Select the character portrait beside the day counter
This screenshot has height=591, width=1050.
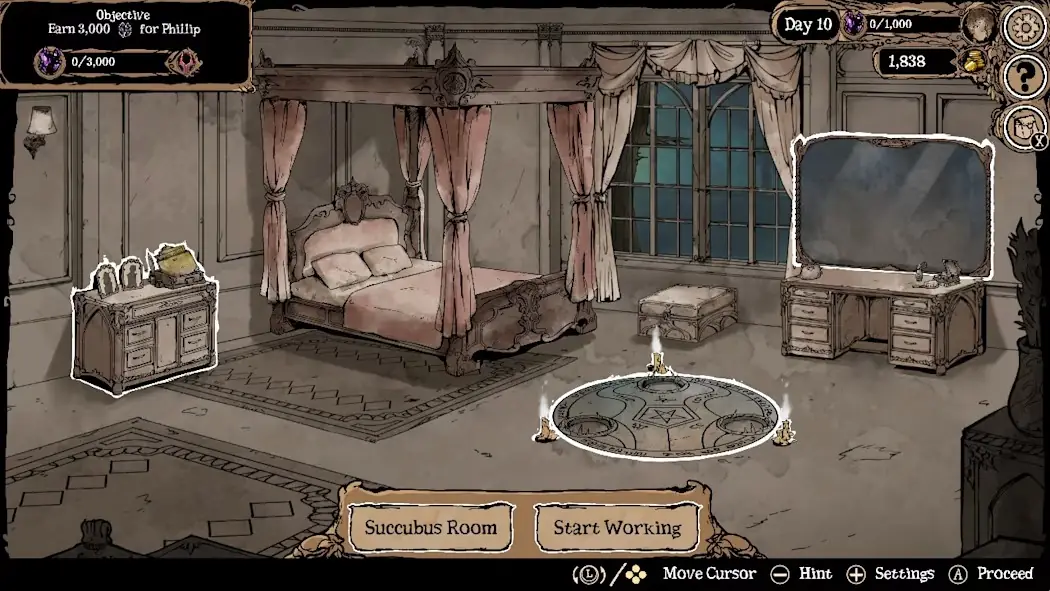pyautogui.click(x=979, y=25)
